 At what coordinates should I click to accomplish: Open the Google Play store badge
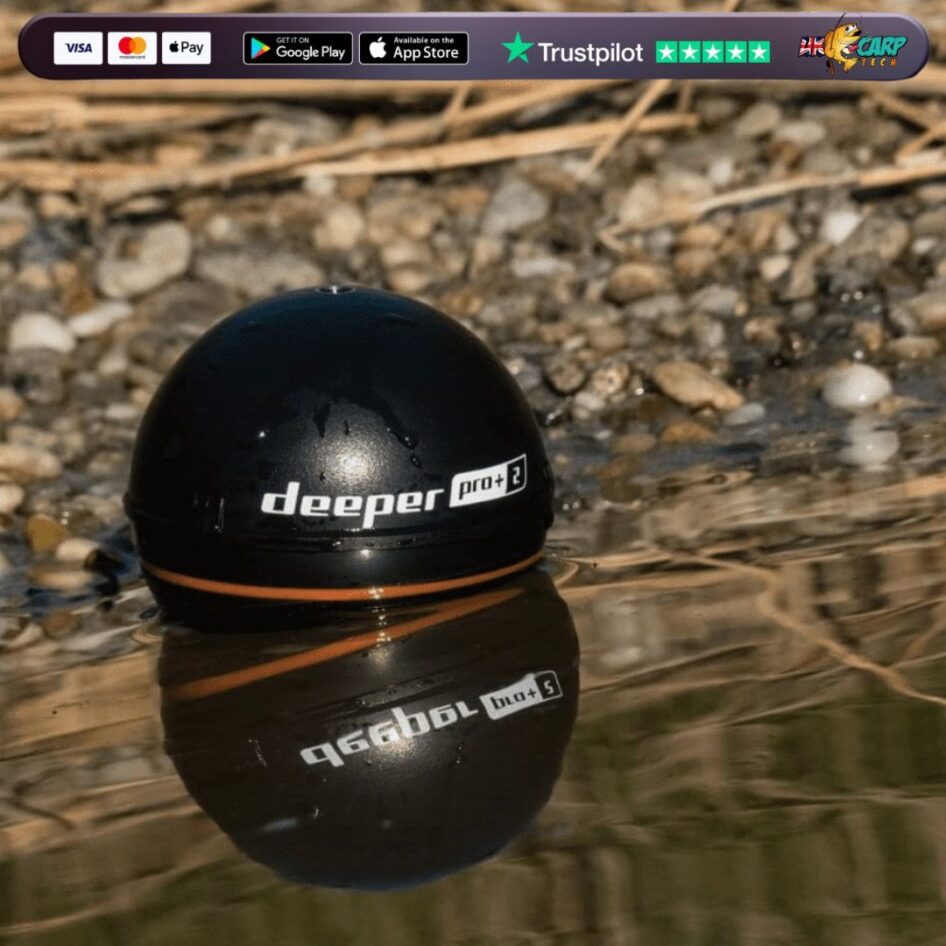pyautogui.click(x=297, y=48)
